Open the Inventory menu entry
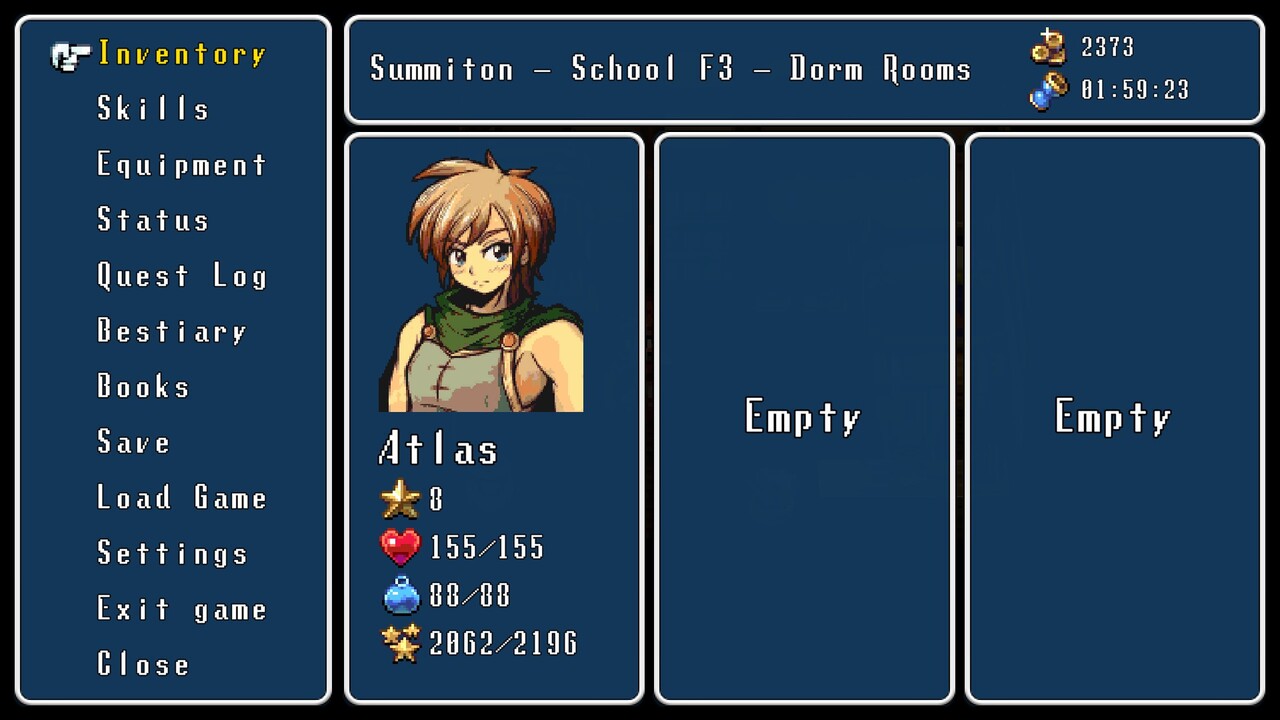1280x720 pixels. tap(181, 54)
